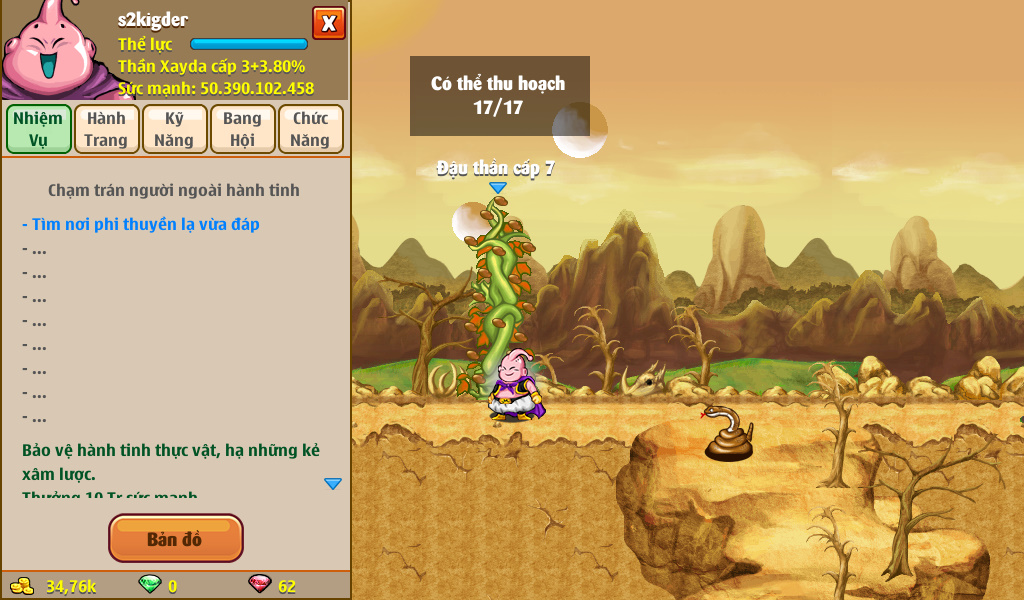Click the gold coins currency icon
The image size is (1024, 600).
[x=22, y=585]
